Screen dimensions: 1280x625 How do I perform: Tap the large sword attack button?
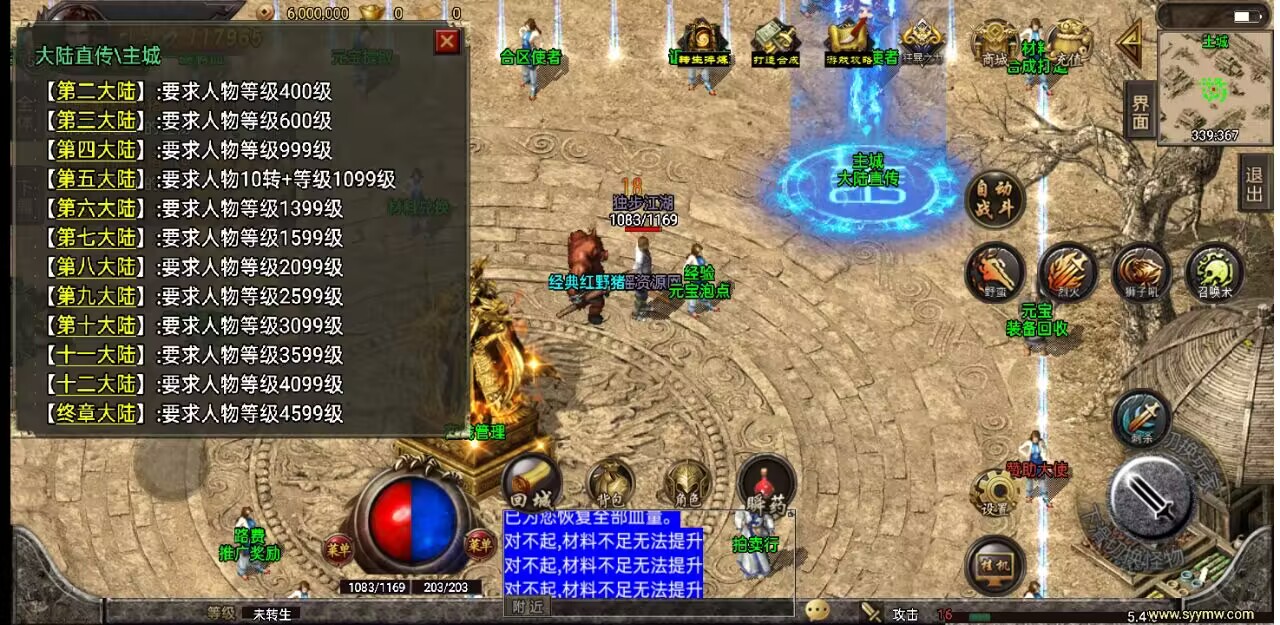point(1151,498)
